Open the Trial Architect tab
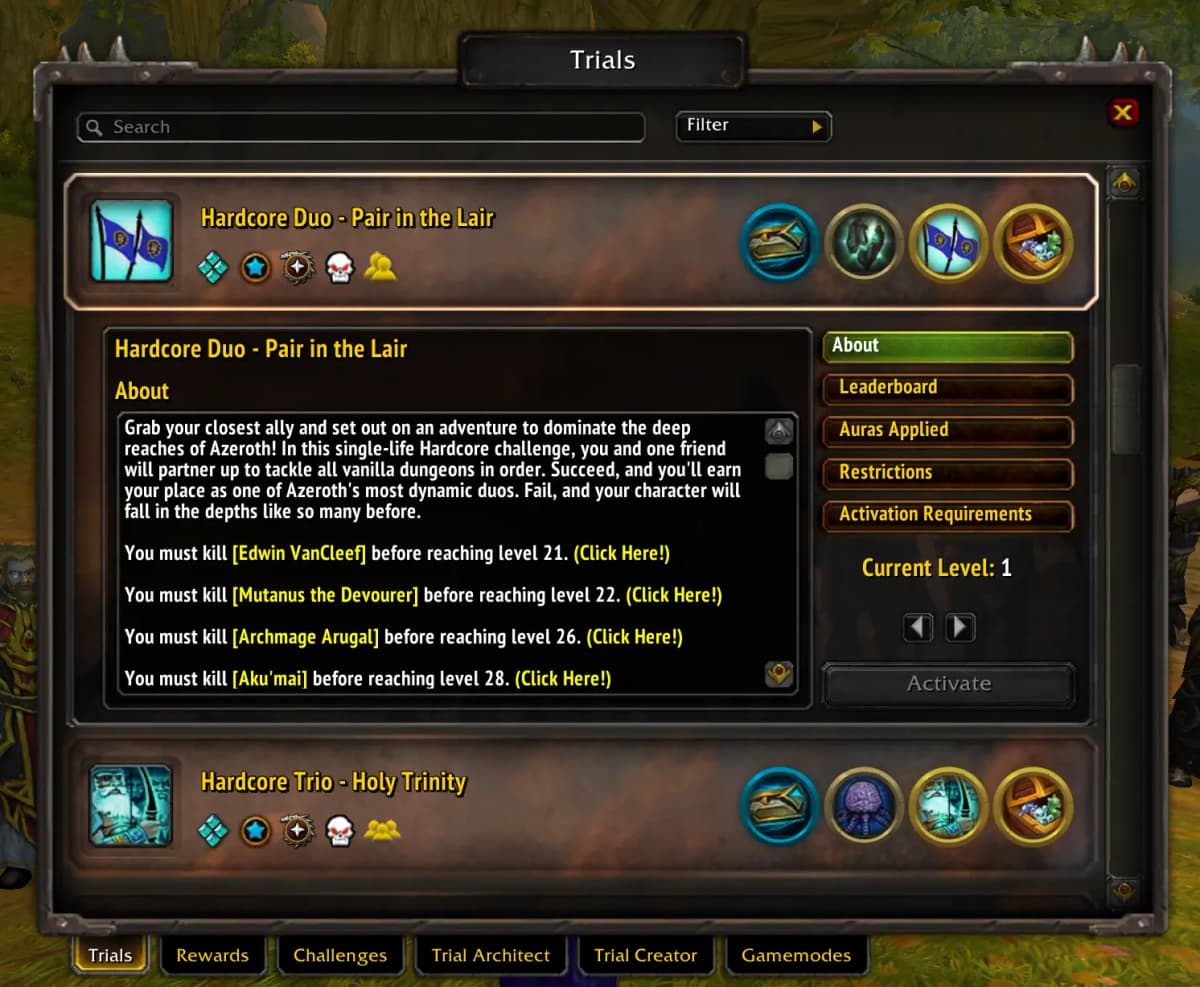Screen dimensions: 1200x987 click(x=490, y=955)
